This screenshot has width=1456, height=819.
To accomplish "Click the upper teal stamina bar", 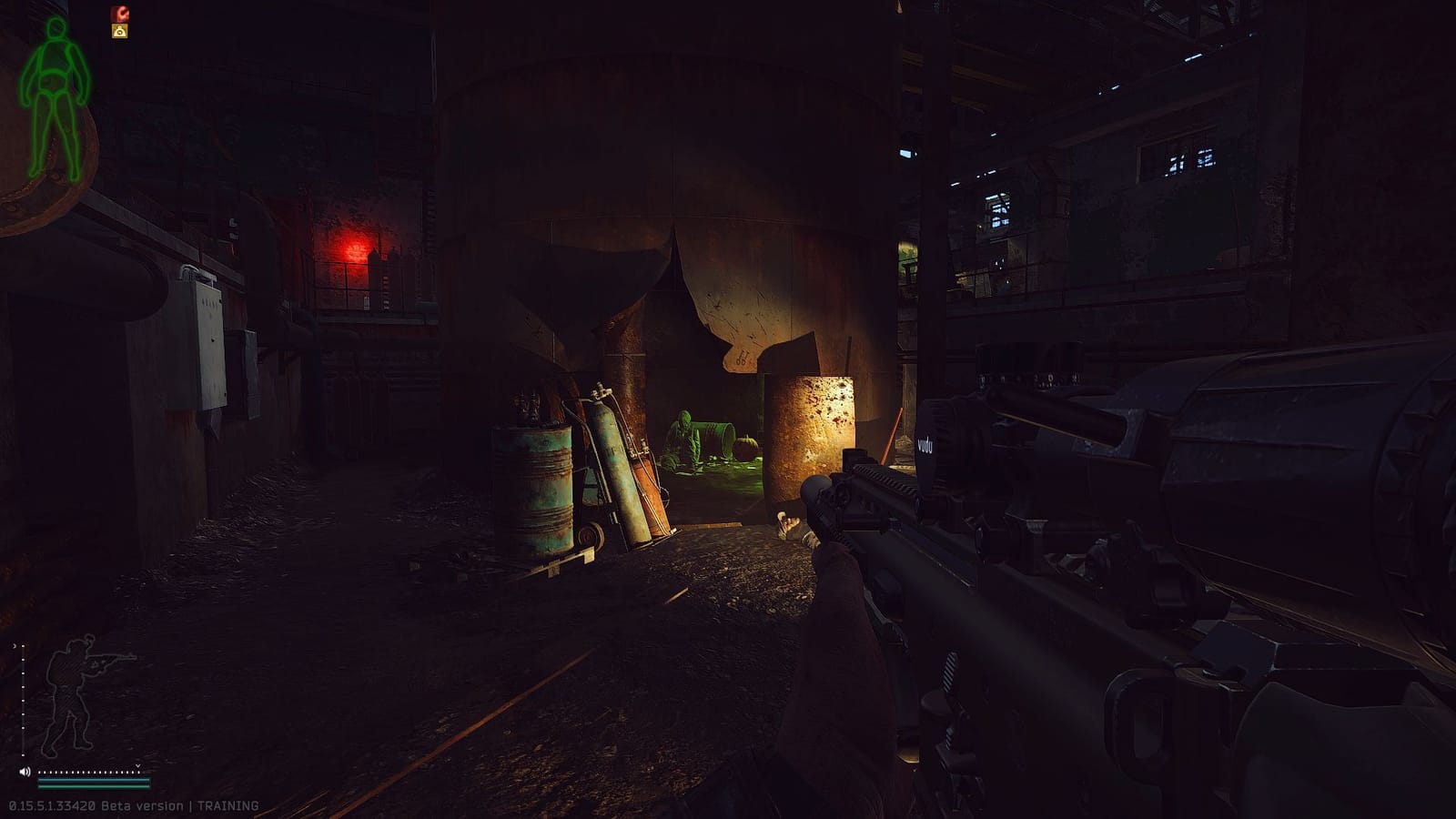I will [x=94, y=780].
